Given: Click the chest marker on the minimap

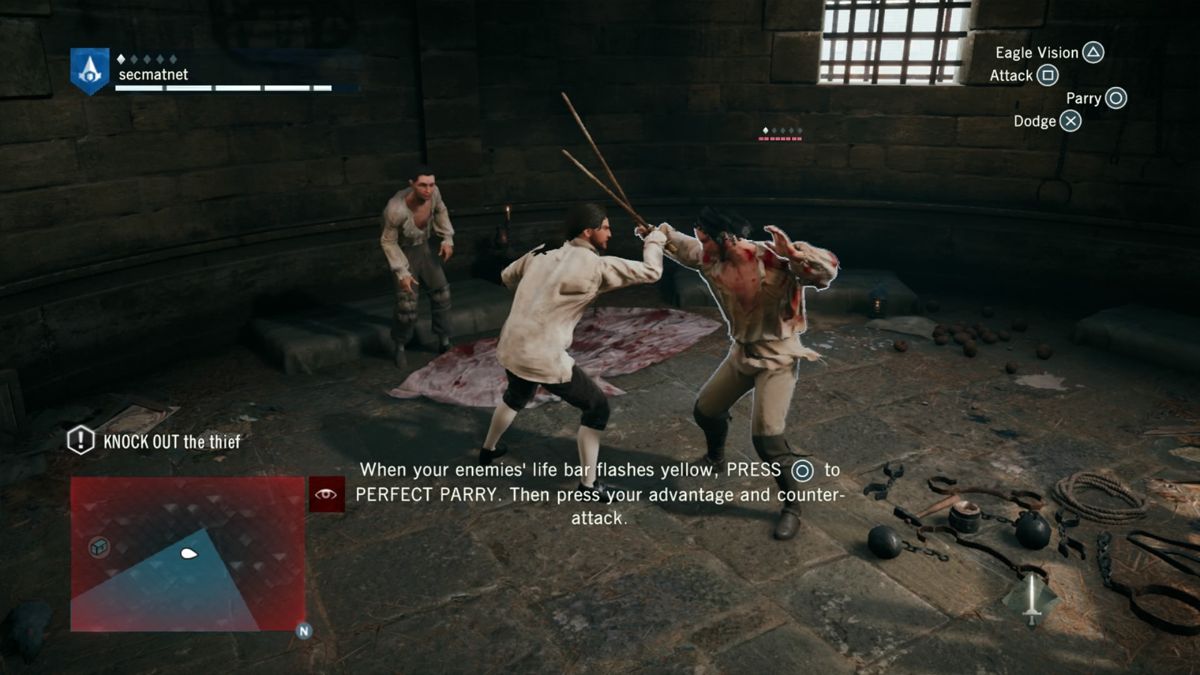Looking at the screenshot, I should click(98, 546).
